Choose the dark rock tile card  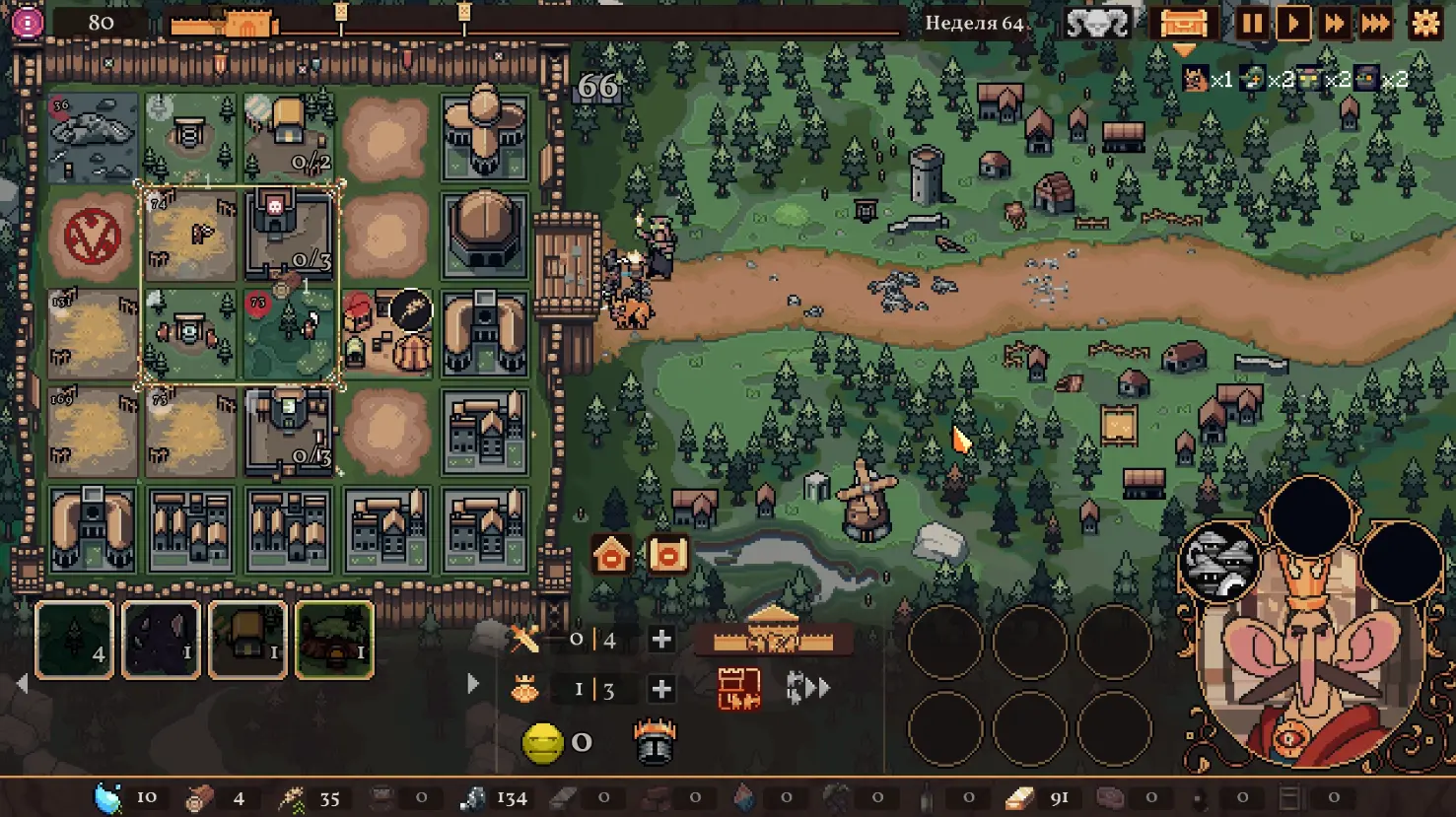(161, 641)
